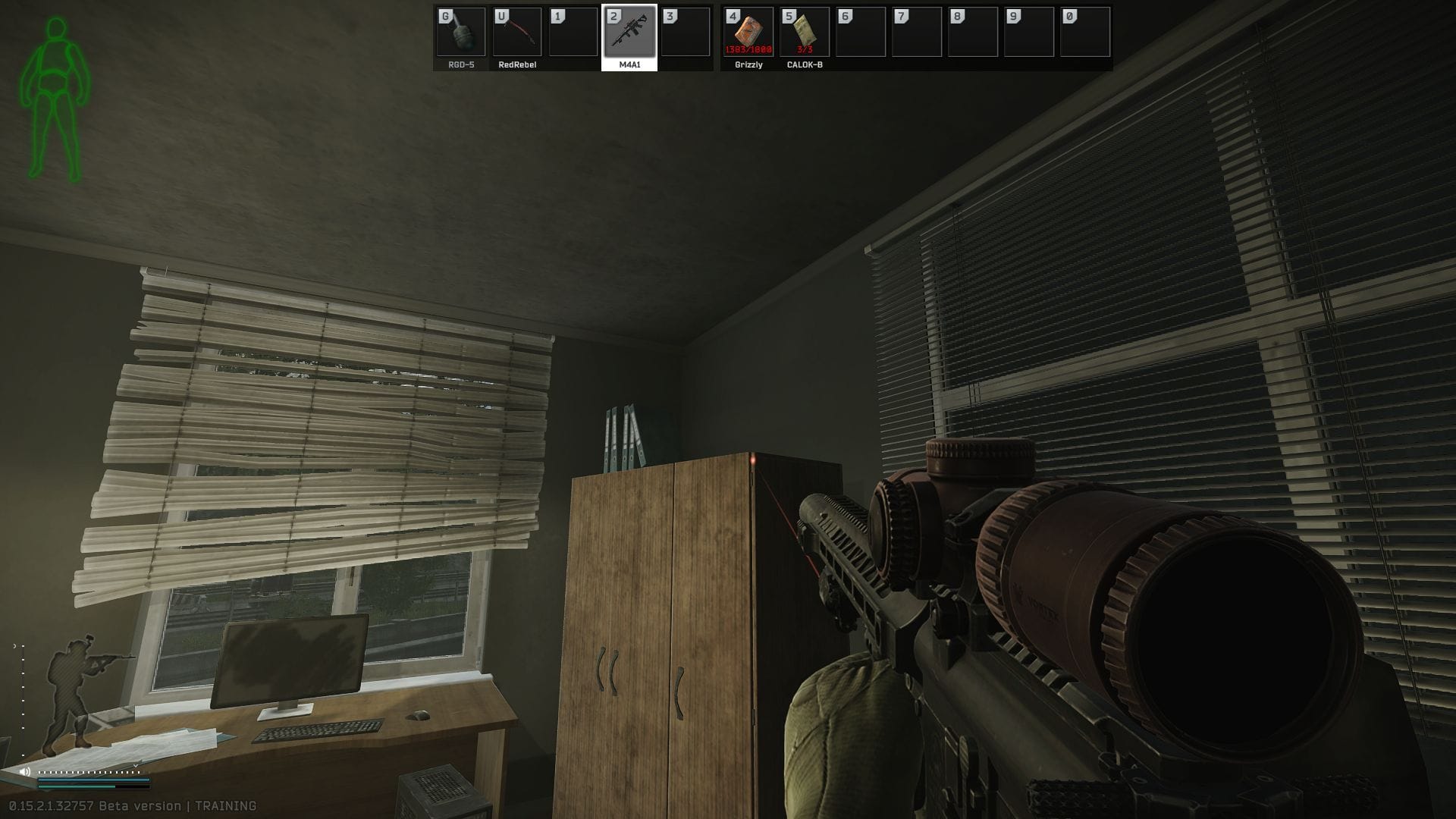Click empty quickbar slot 3

[687, 33]
